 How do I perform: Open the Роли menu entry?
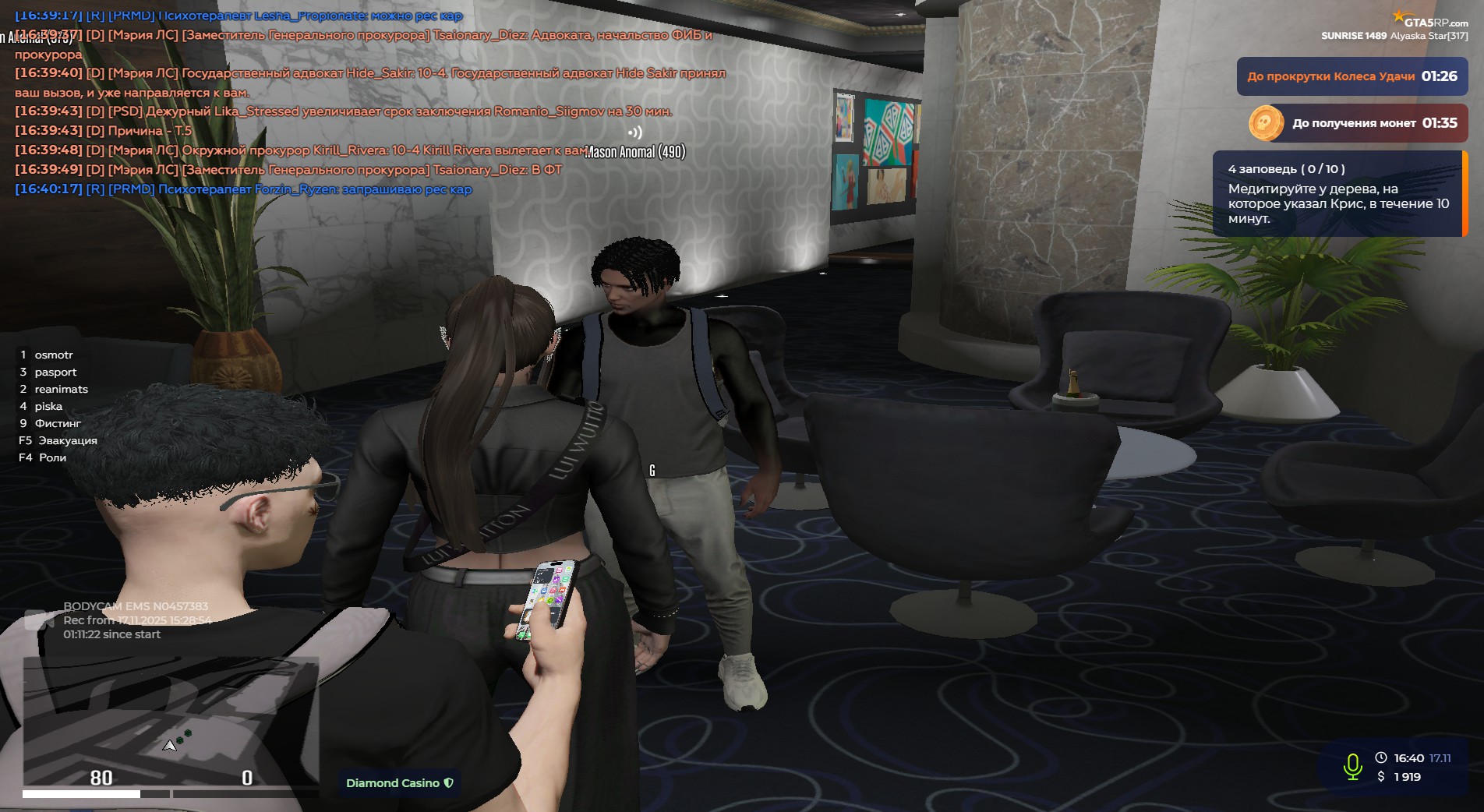(x=52, y=458)
